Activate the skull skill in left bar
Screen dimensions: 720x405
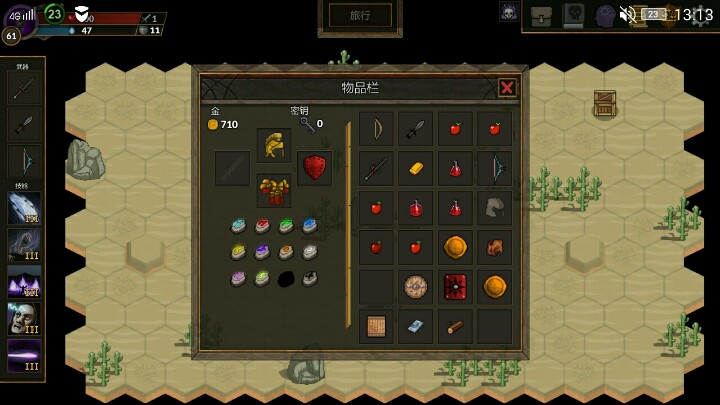(x=24, y=319)
